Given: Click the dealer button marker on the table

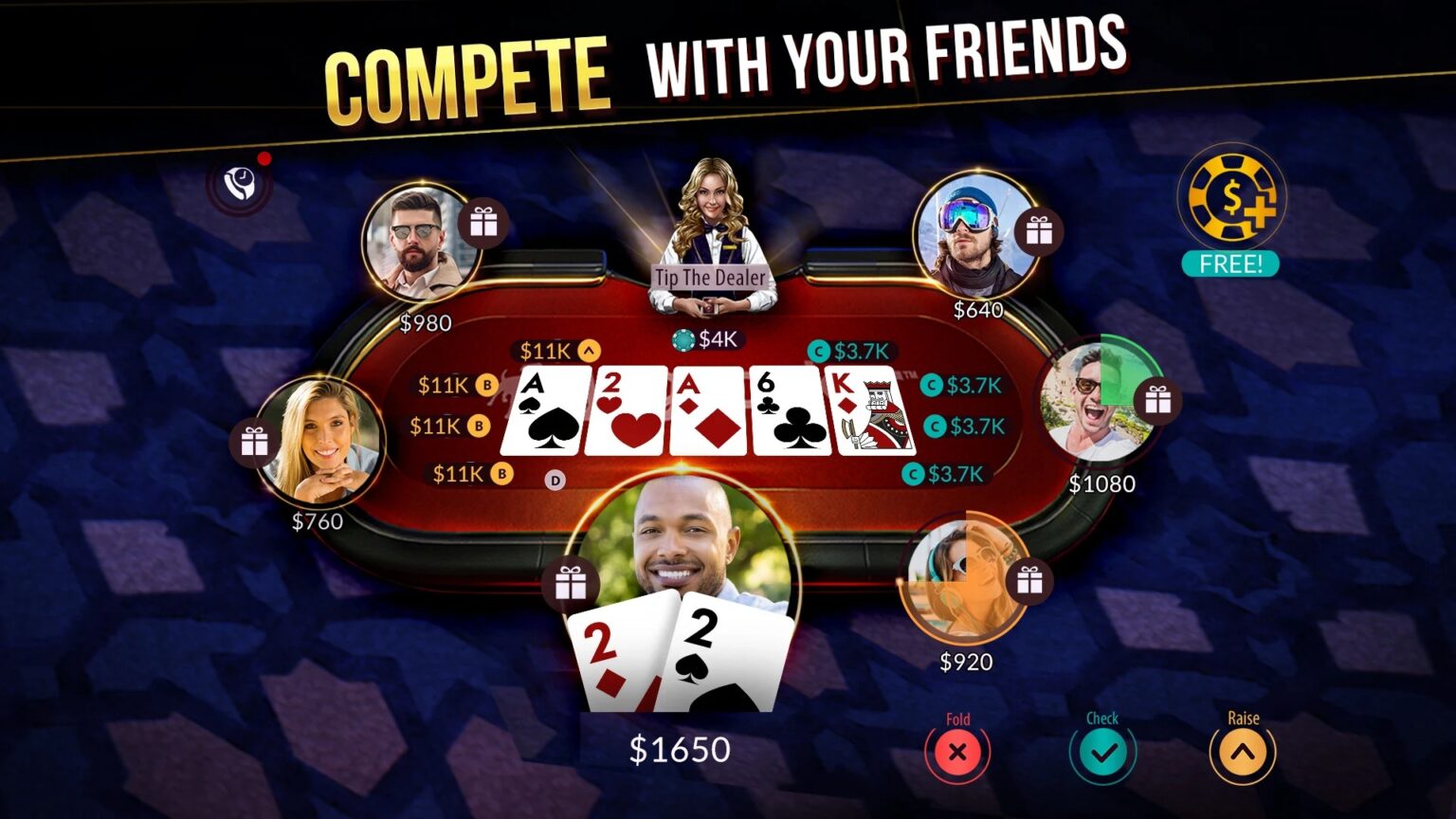Looking at the screenshot, I should 555,482.
